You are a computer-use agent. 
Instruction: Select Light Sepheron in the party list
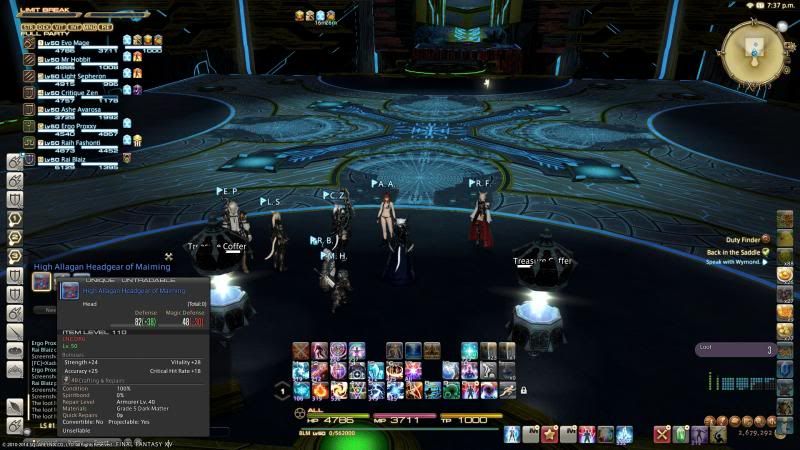70,76
